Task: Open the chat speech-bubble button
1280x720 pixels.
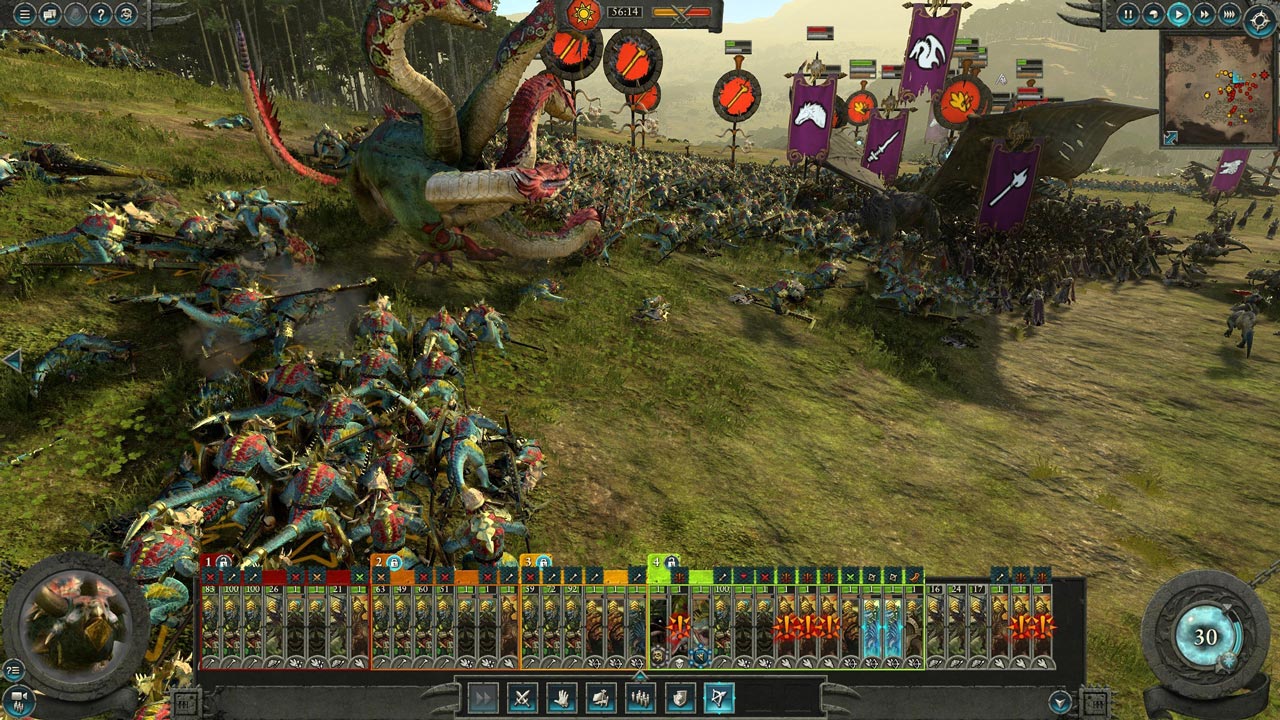Action: click(x=49, y=14)
